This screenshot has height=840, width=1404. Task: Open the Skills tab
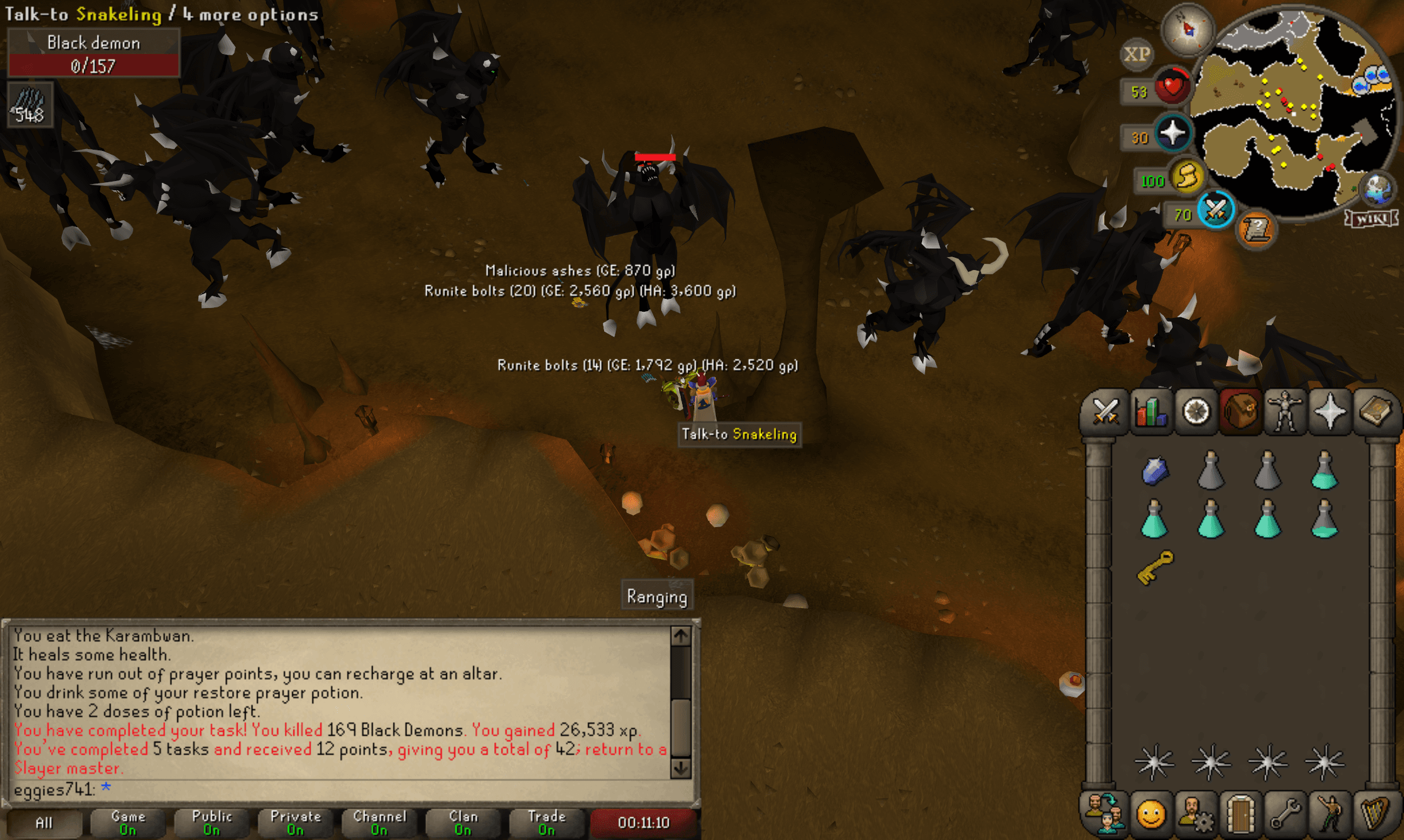point(1152,412)
